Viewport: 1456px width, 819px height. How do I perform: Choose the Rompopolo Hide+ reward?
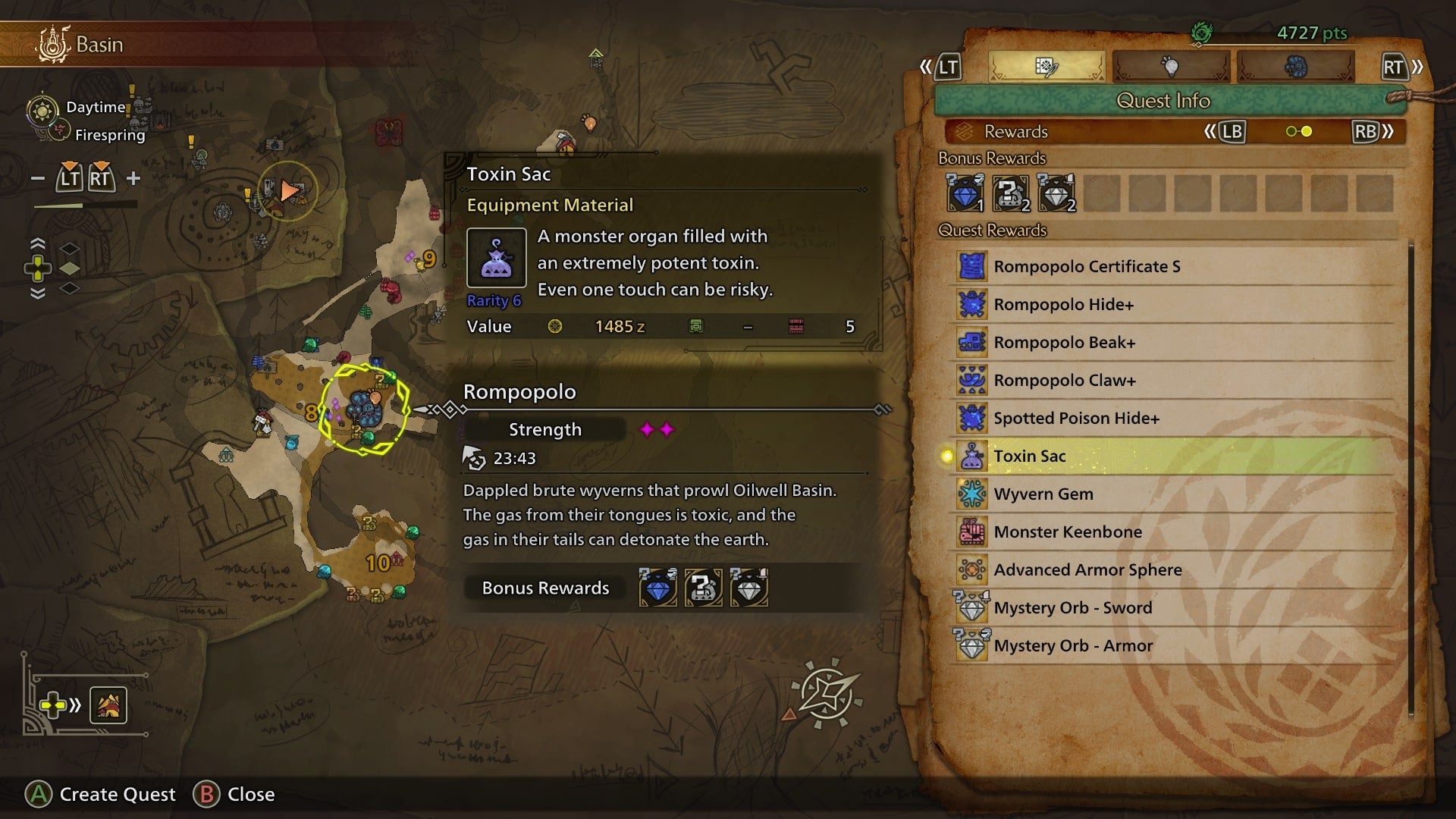pyautogui.click(x=1063, y=304)
